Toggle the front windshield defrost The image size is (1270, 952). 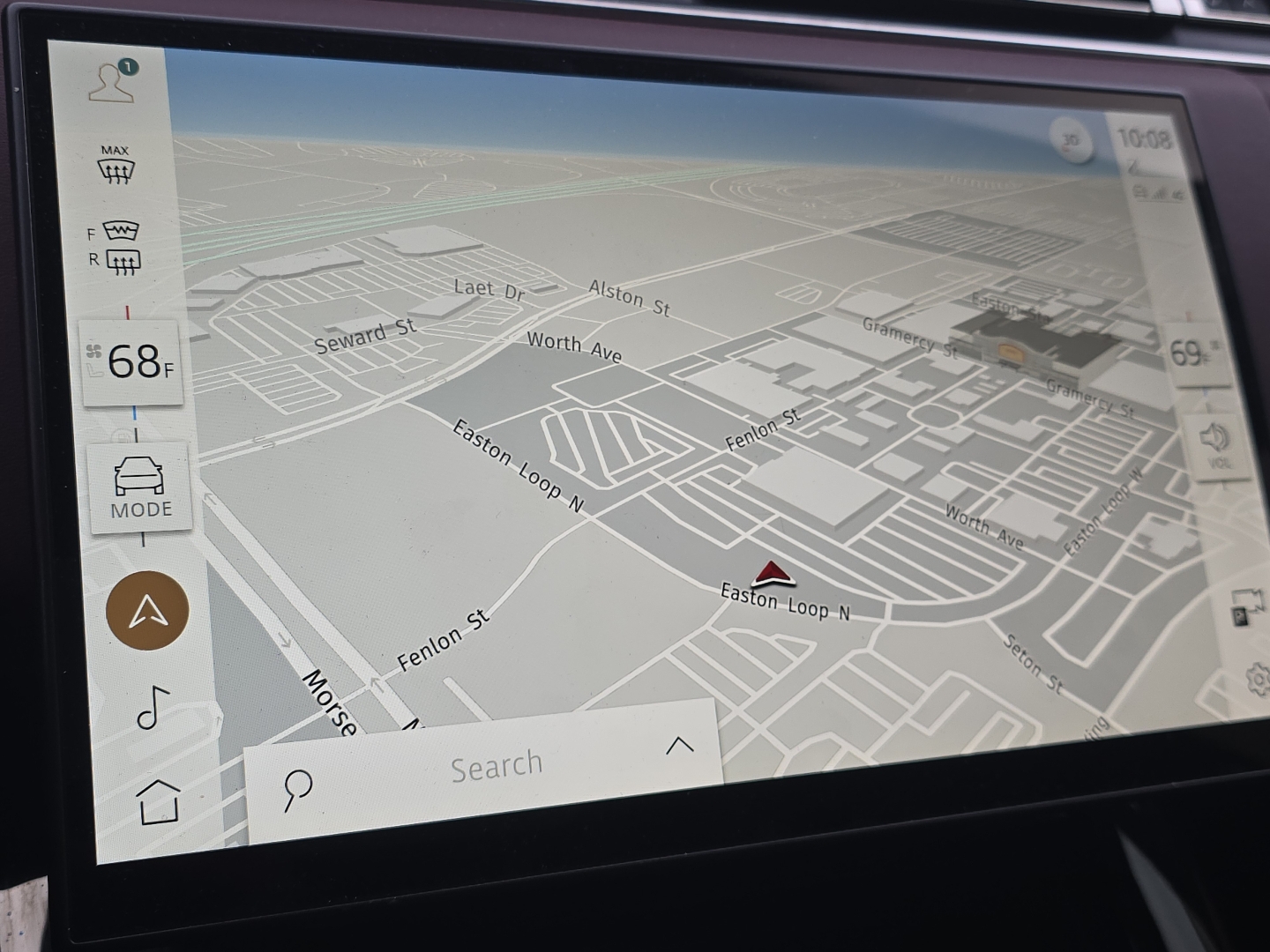click(x=121, y=231)
